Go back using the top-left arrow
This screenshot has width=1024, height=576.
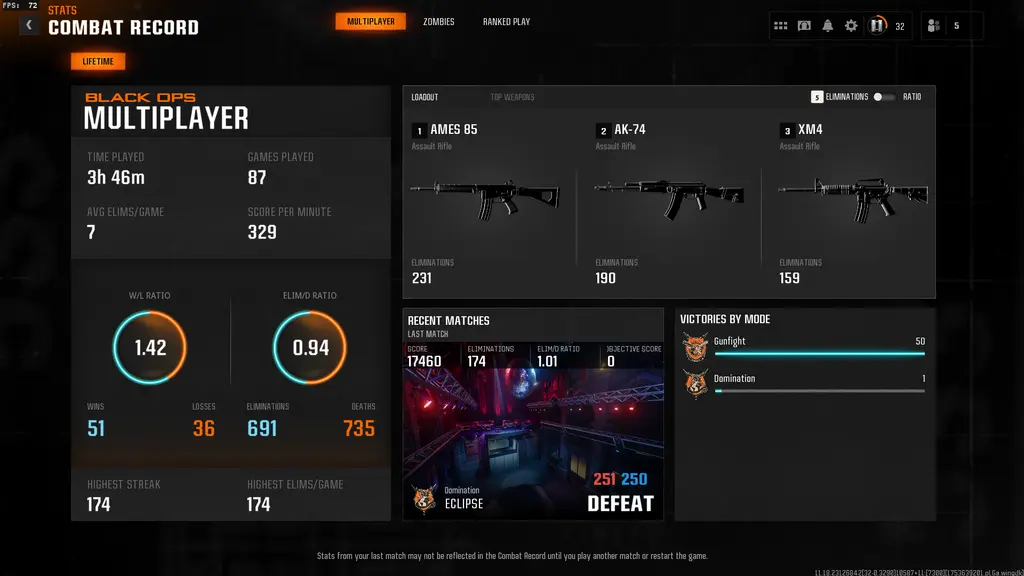pyautogui.click(x=29, y=25)
